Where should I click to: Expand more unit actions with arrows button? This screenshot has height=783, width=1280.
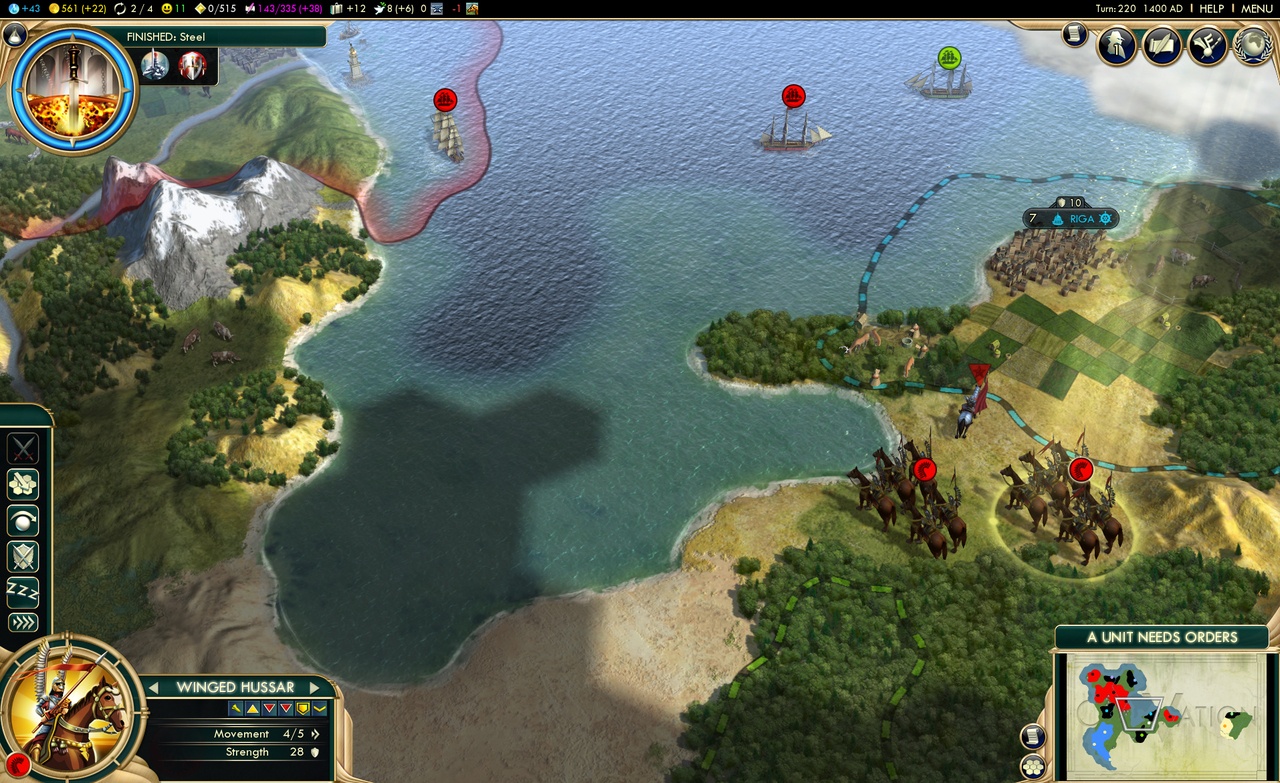(23, 623)
